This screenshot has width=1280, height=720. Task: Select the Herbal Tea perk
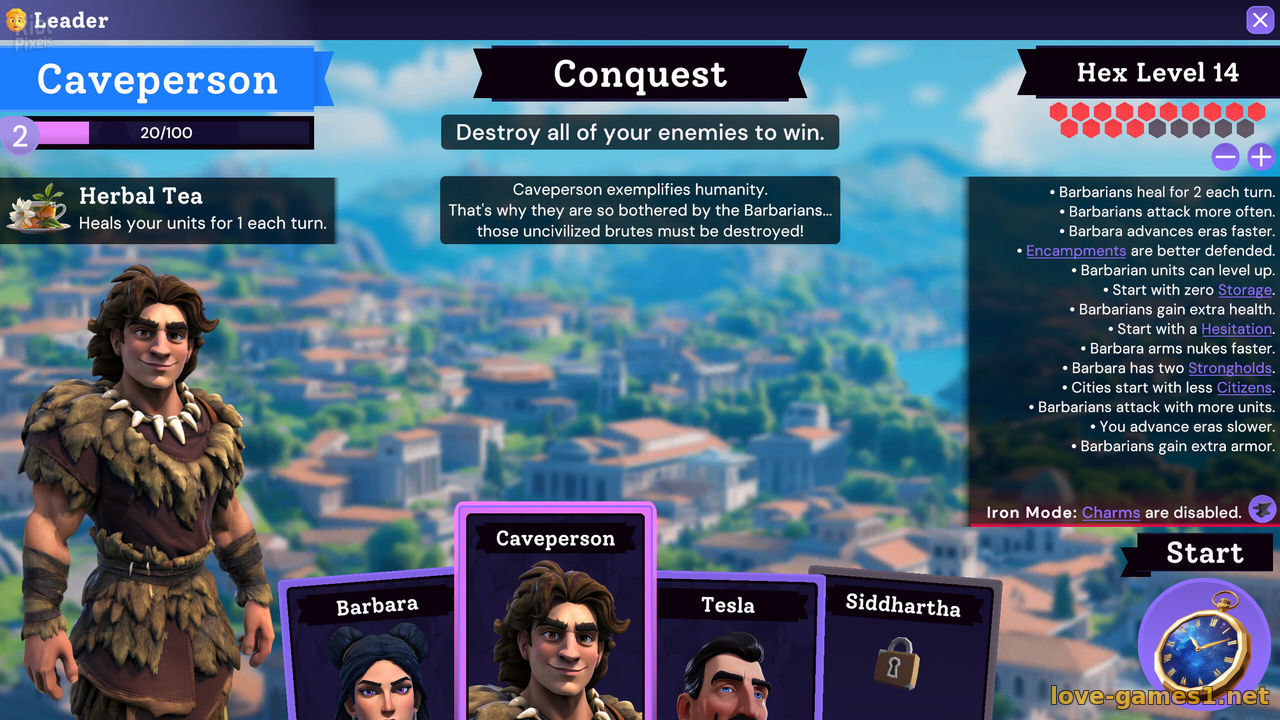tap(168, 209)
